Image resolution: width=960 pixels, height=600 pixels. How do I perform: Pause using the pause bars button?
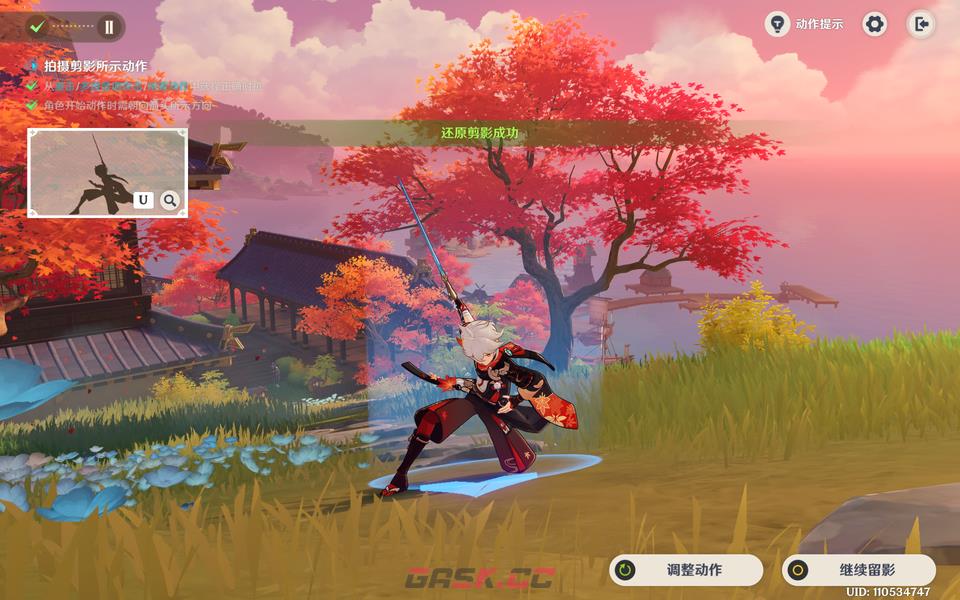click(x=109, y=27)
